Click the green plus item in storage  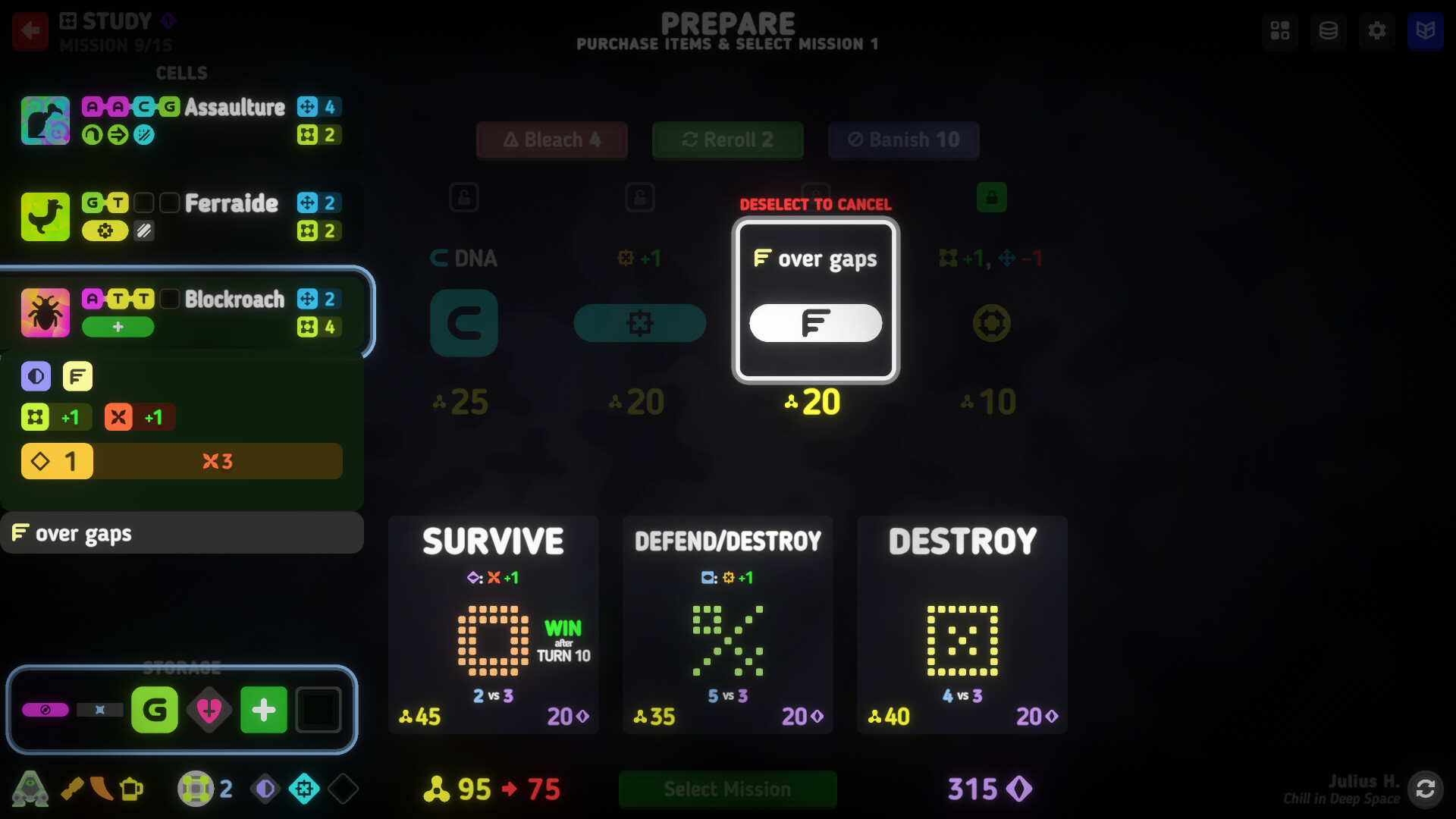click(263, 710)
